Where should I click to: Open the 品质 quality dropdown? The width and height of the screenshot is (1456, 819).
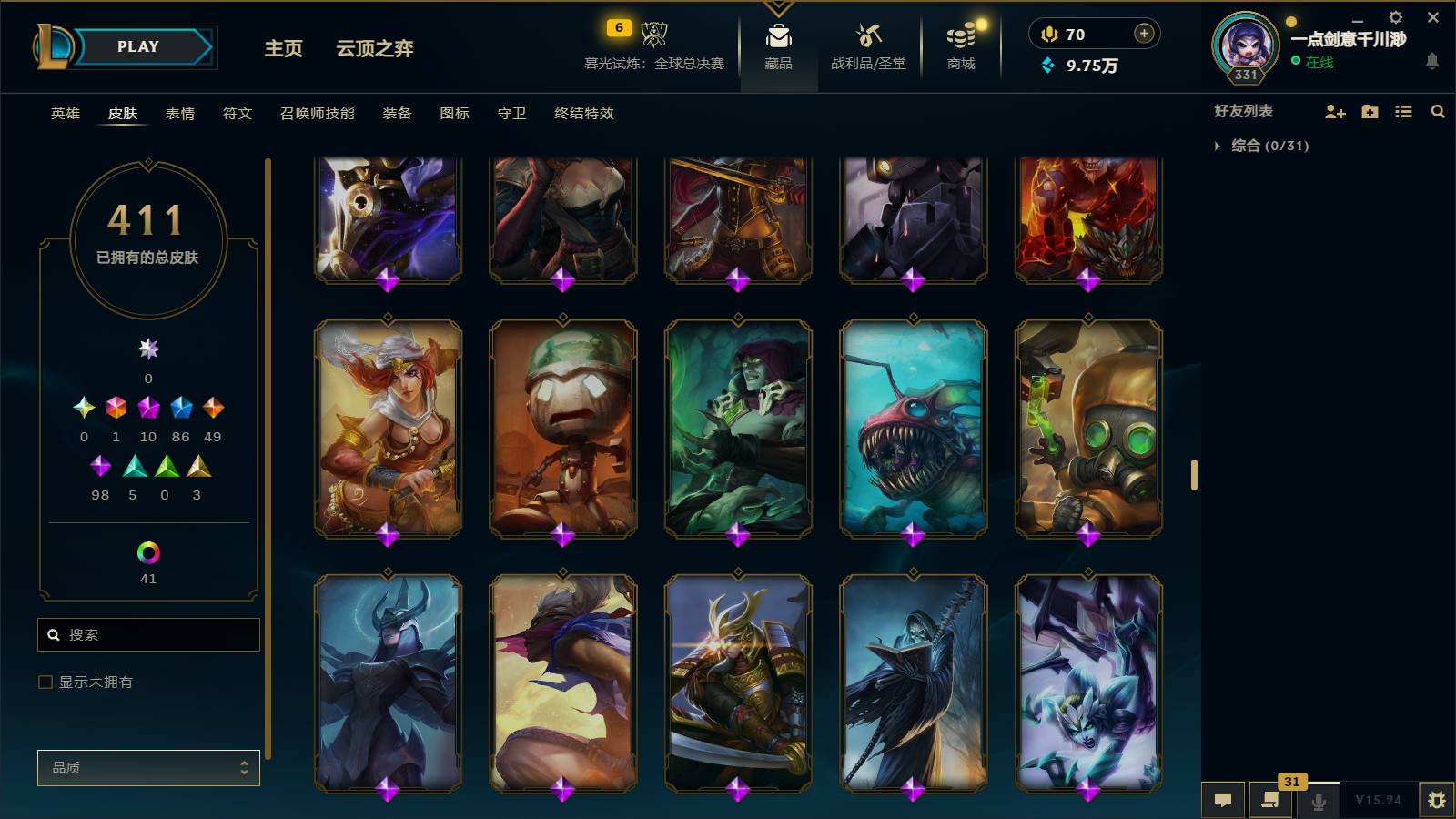point(148,767)
